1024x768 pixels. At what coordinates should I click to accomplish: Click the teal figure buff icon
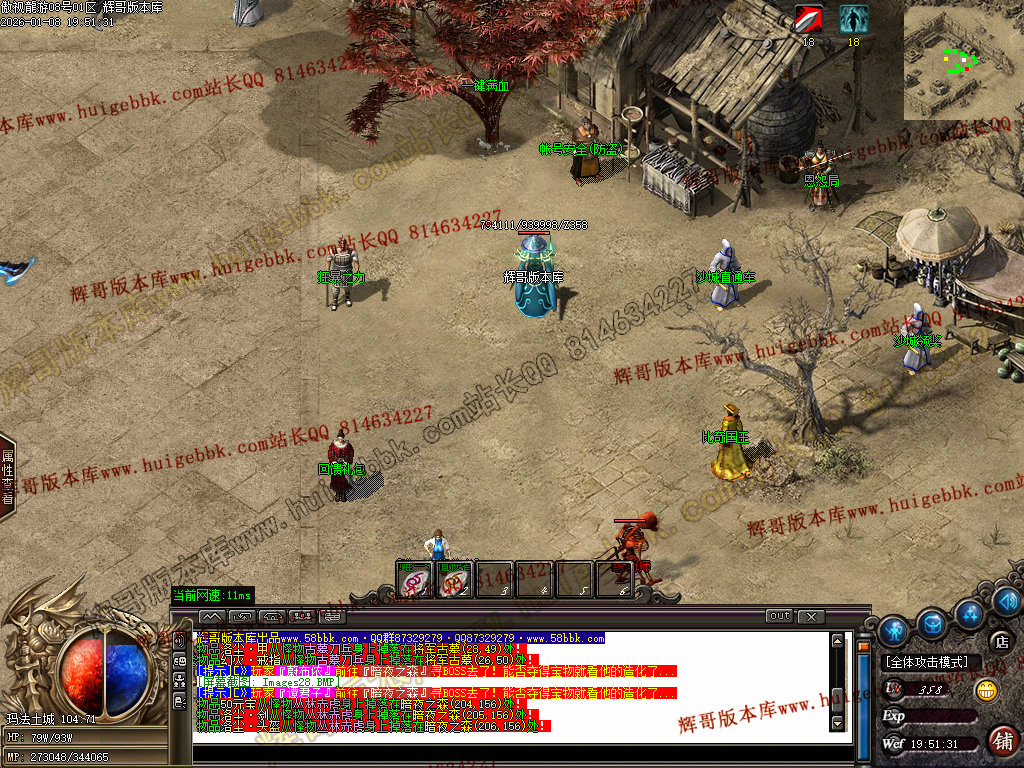(x=853, y=19)
